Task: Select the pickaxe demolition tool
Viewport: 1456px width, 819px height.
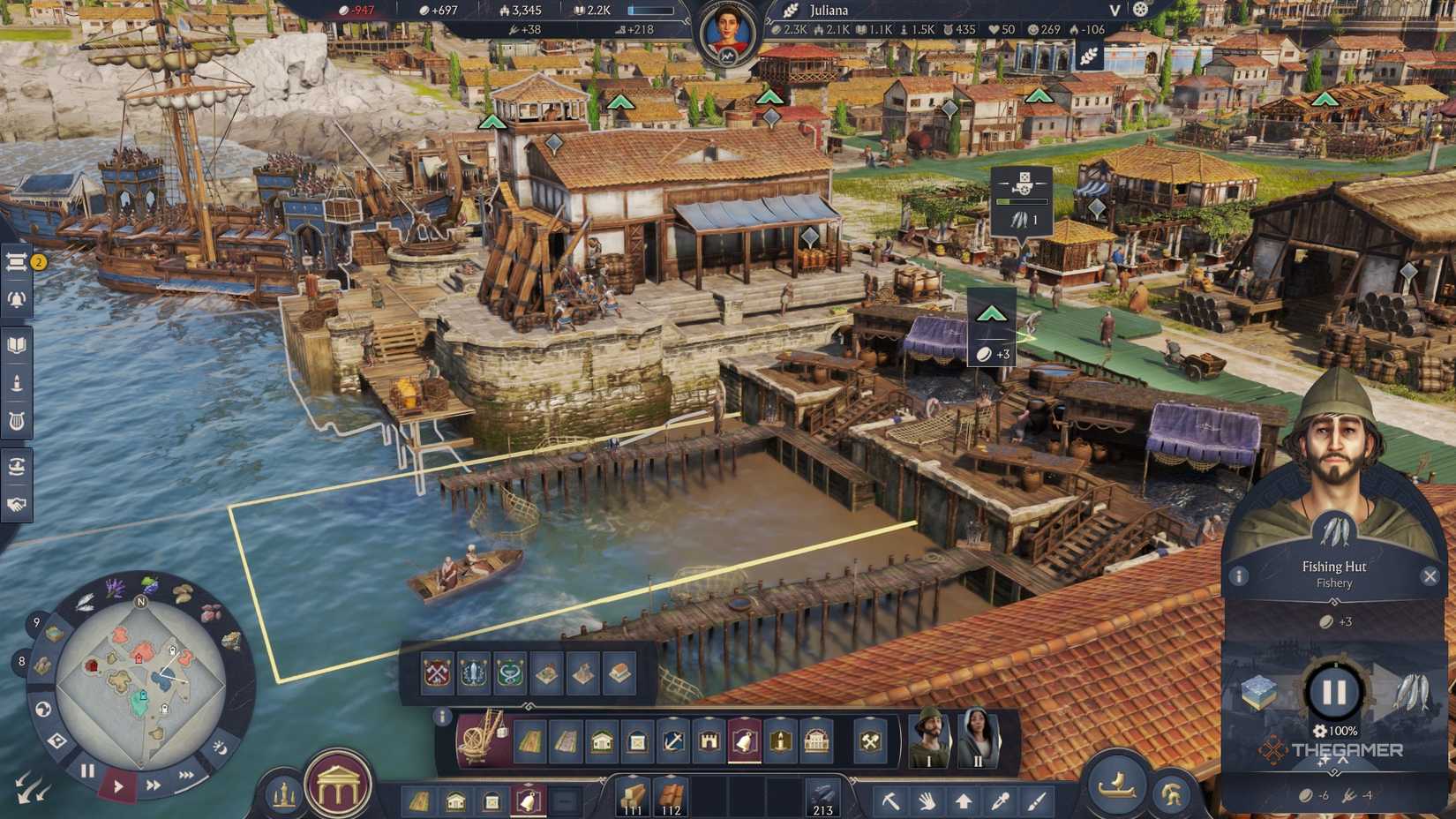Action: (892, 800)
